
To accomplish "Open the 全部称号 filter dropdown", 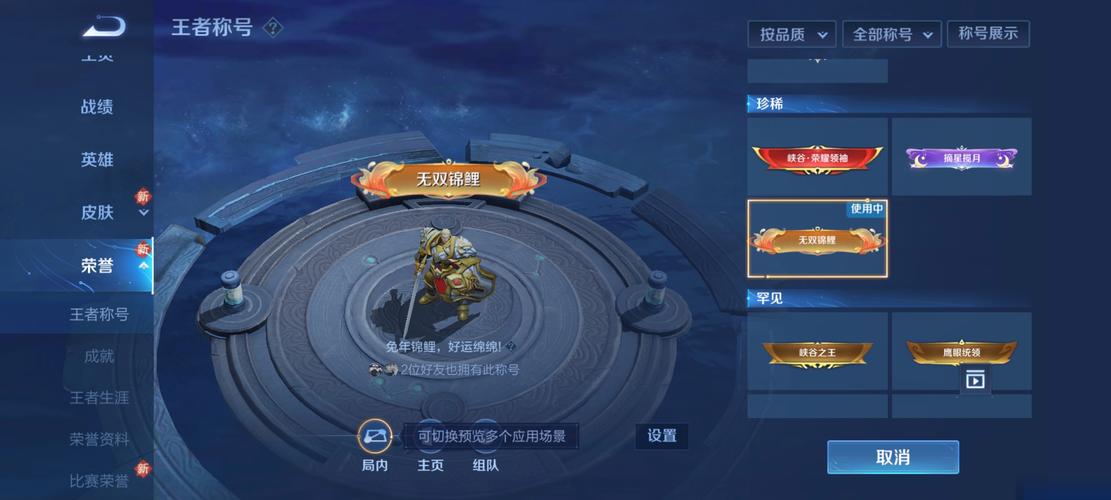I will (x=891, y=34).
